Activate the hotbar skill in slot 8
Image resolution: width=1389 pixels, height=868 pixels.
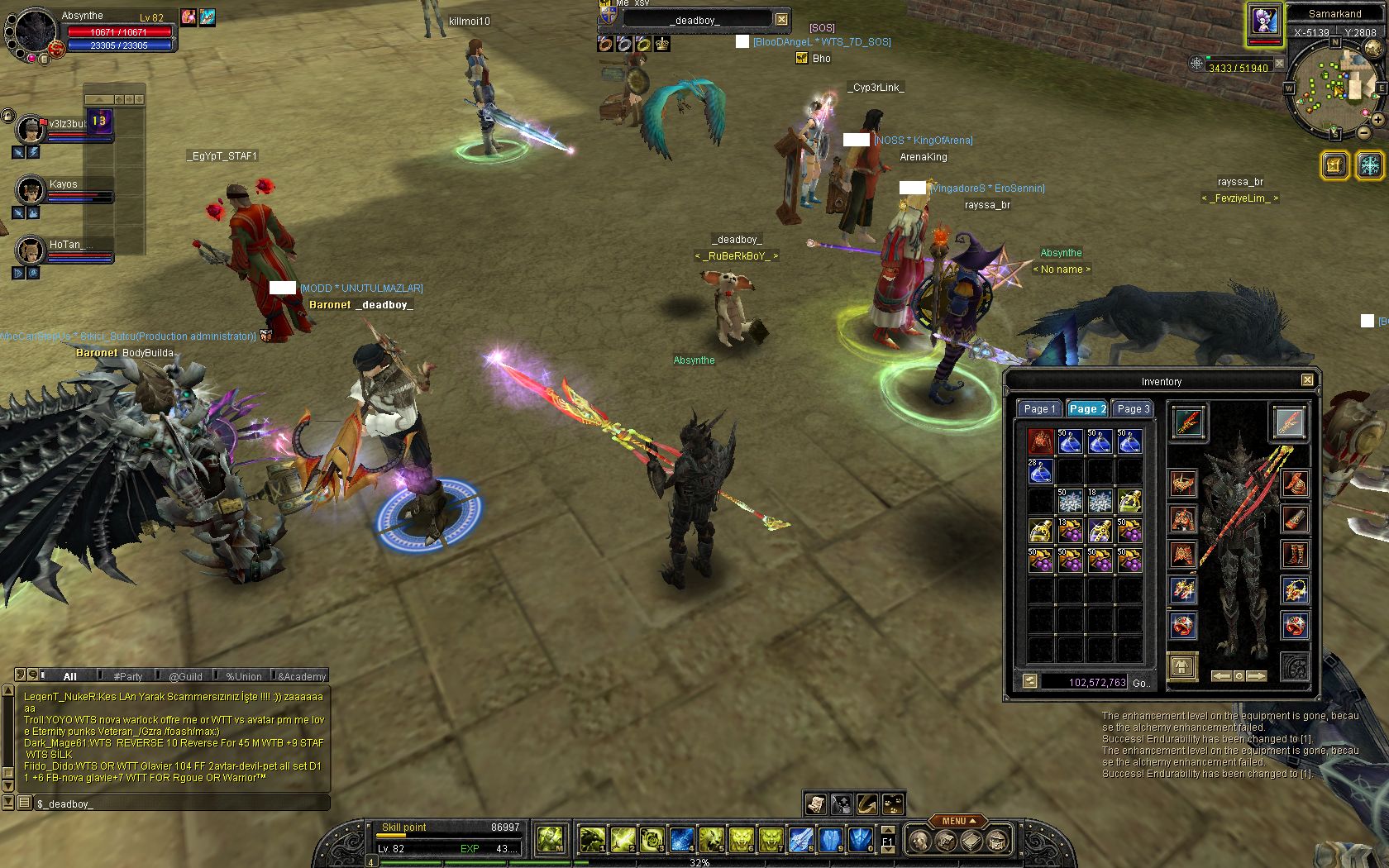click(x=800, y=840)
